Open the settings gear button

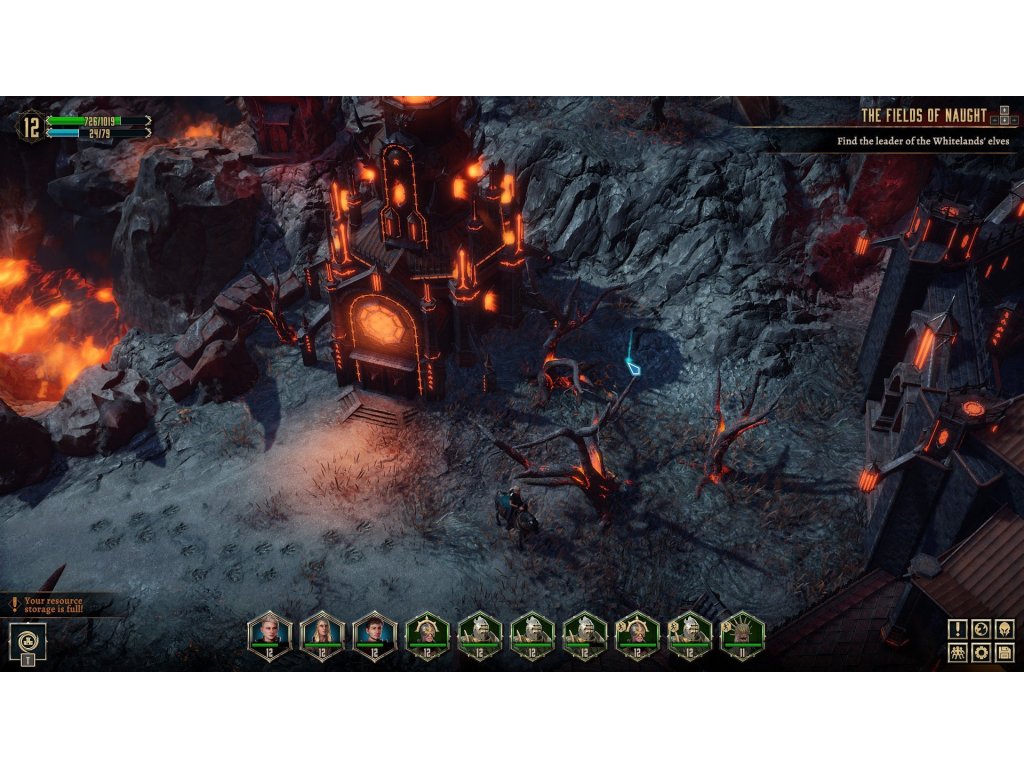[981, 653]
